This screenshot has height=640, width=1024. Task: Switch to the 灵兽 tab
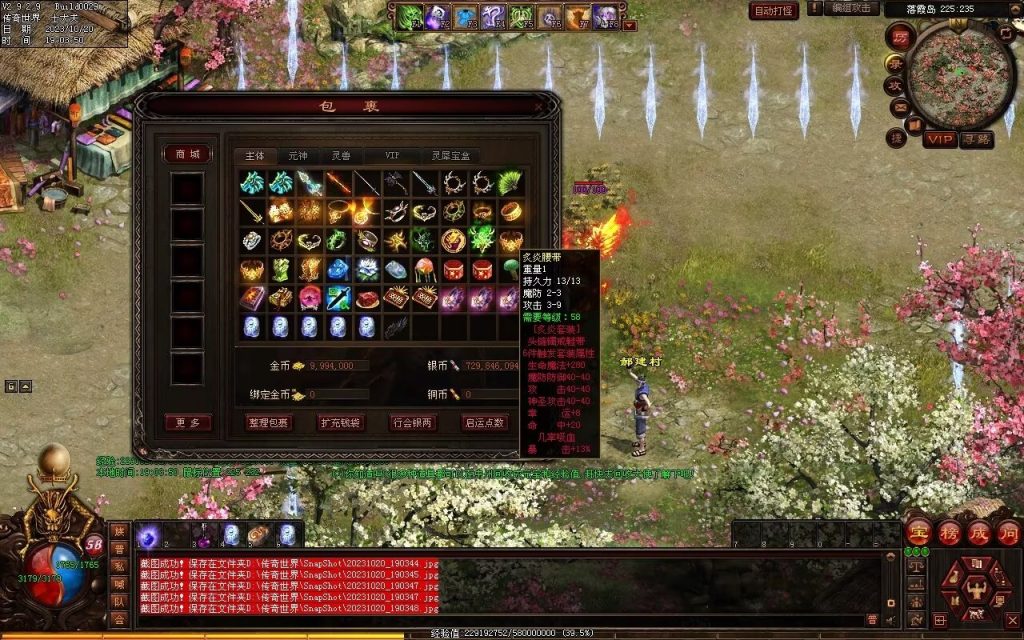(x=341, y=156)
